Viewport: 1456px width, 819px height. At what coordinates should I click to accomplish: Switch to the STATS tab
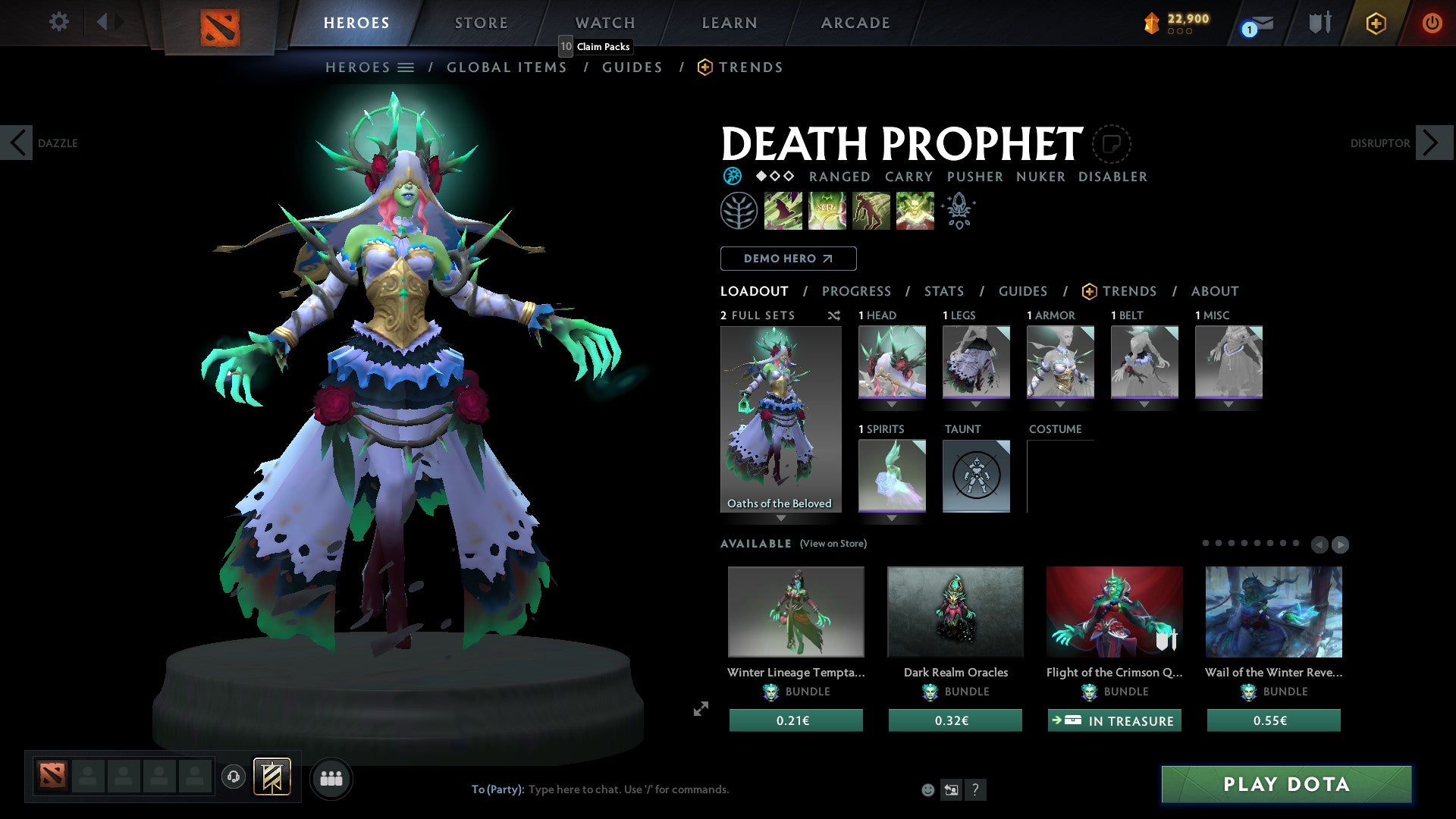(944, 291)
